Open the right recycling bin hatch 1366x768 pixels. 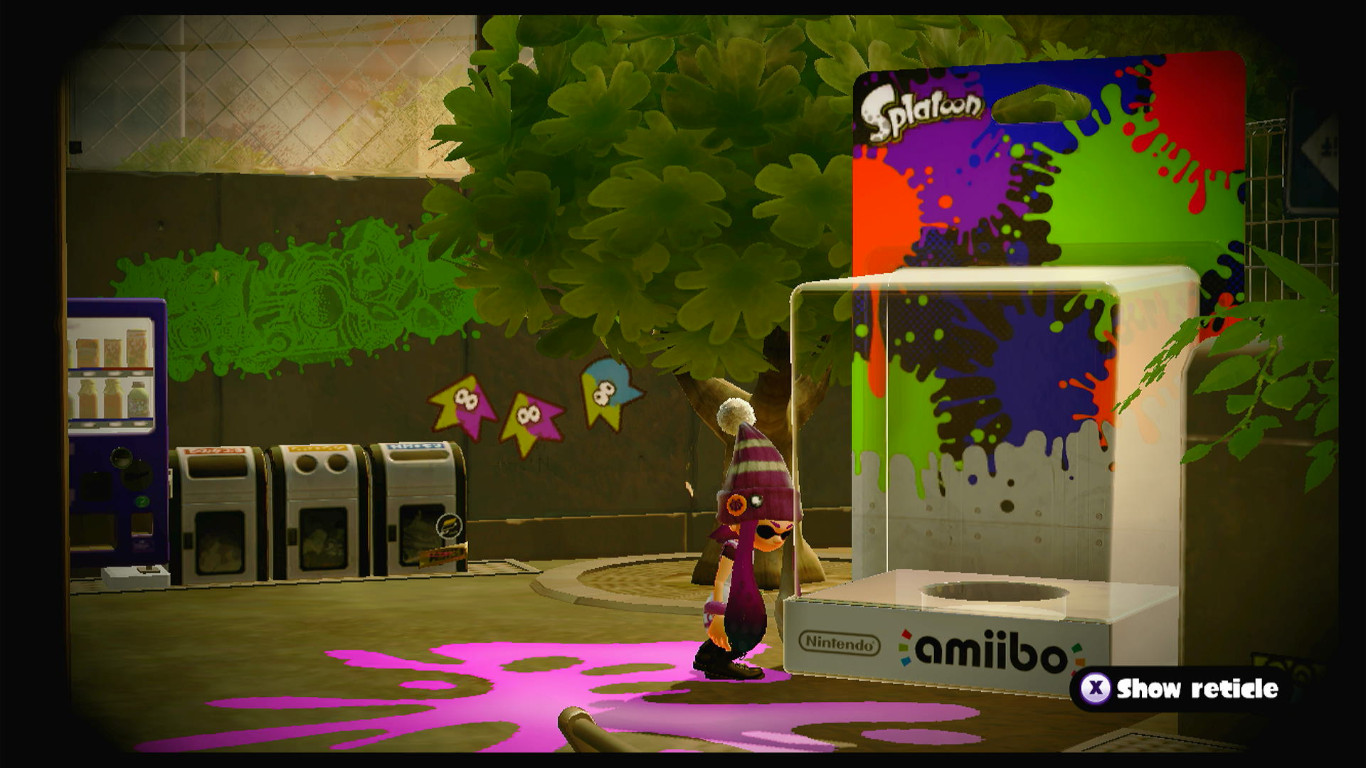tap(416, 459)
